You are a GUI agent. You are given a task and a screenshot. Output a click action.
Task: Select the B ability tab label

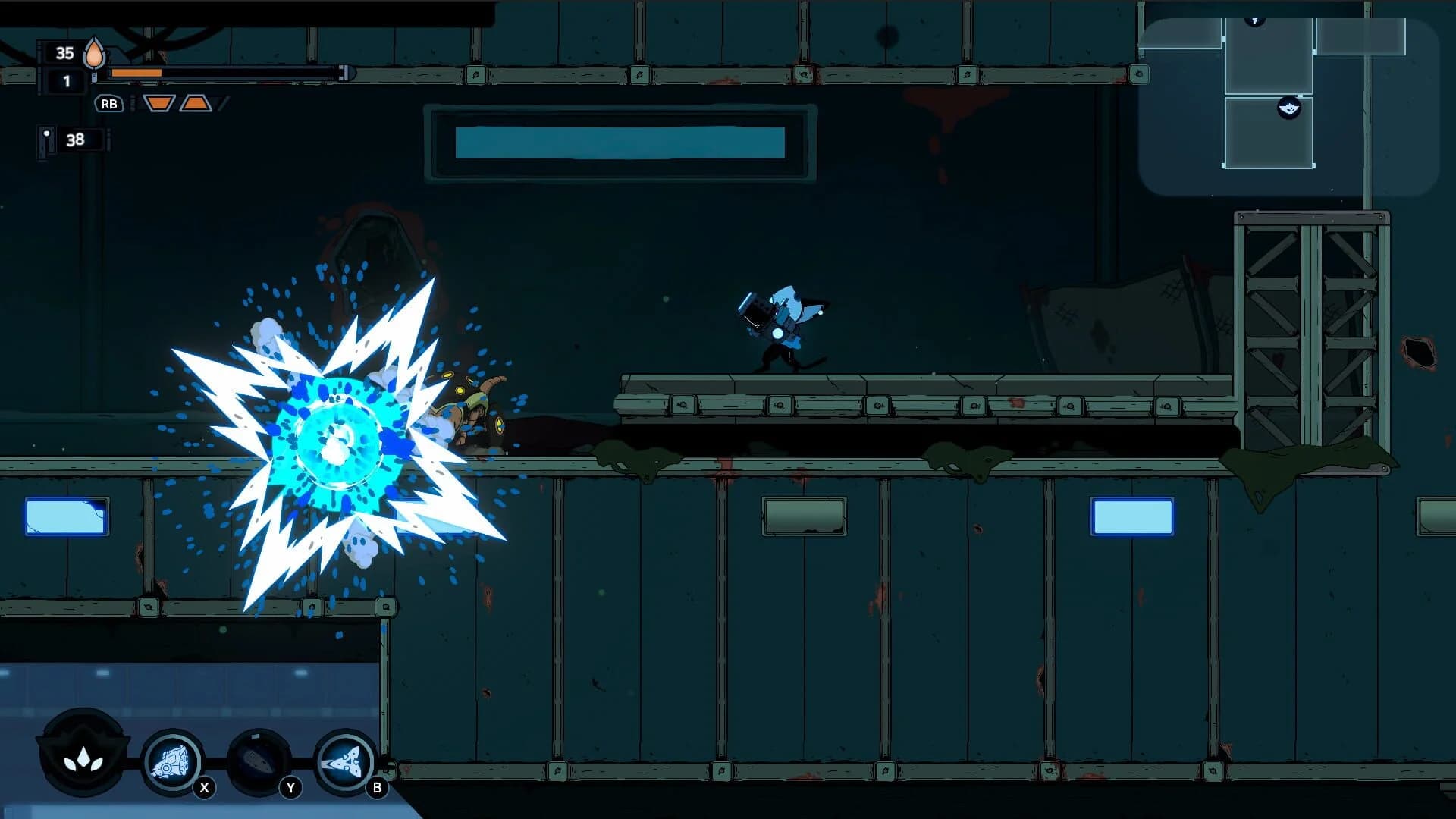(x=376, y=787)
